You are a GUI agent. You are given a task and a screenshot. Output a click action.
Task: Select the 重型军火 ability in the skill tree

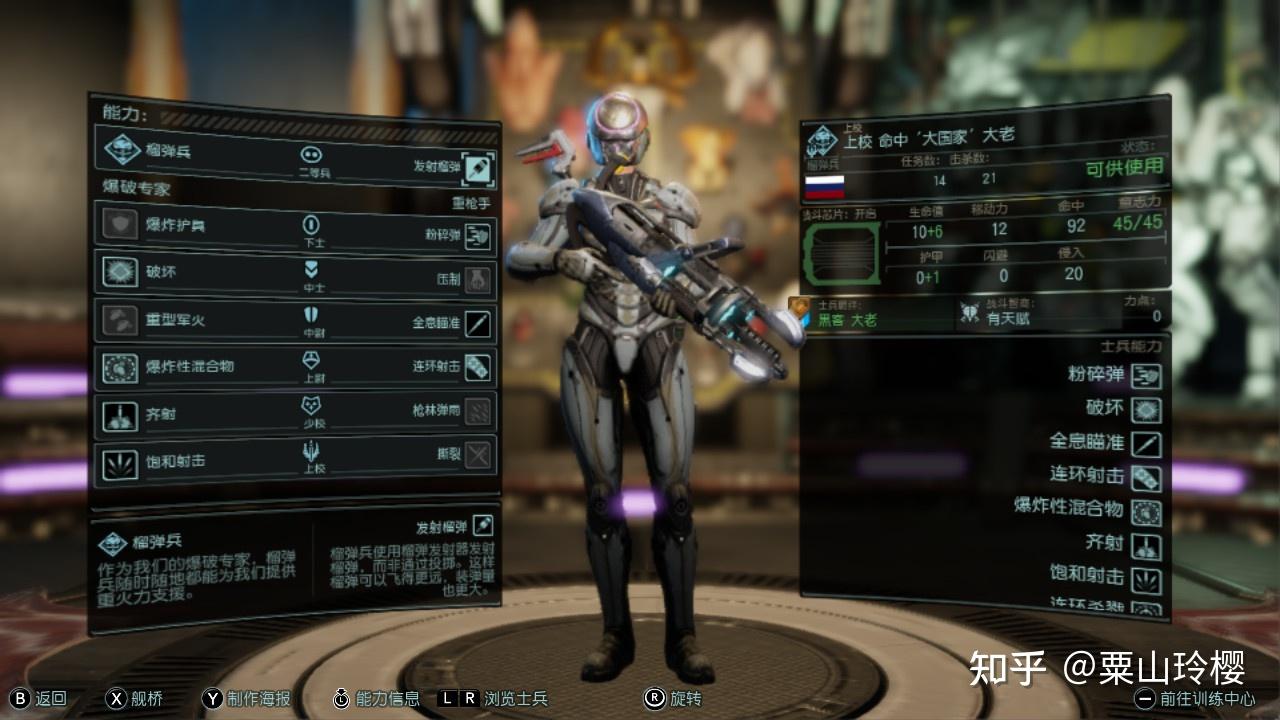click(119, 320)
